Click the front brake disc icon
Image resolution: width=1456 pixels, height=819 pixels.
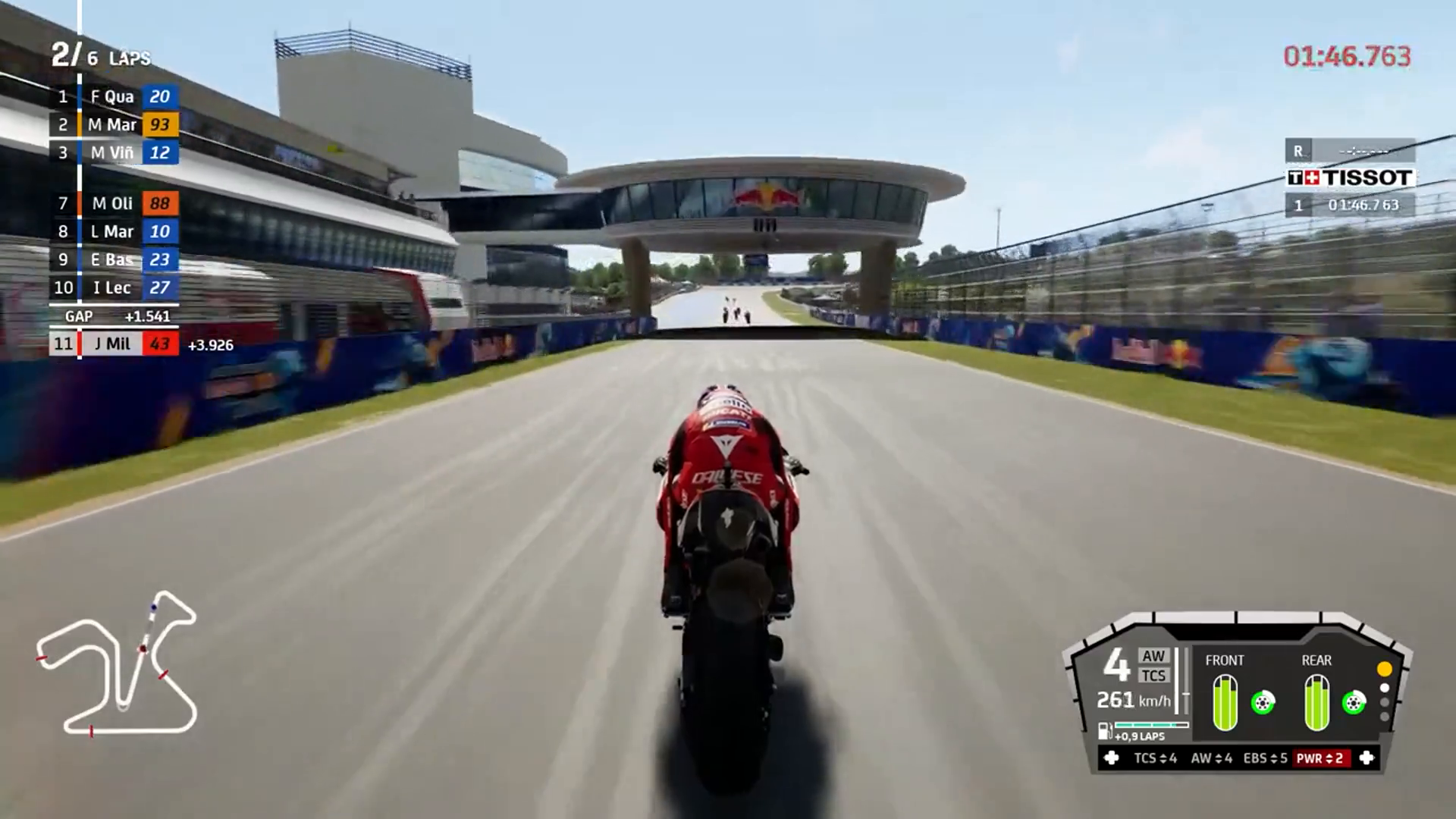point(1263,703)
